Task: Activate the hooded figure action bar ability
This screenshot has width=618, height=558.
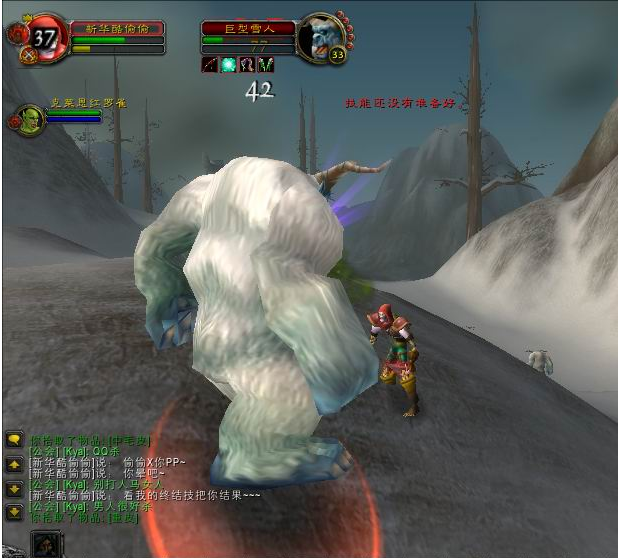Action: click(47, 545)
